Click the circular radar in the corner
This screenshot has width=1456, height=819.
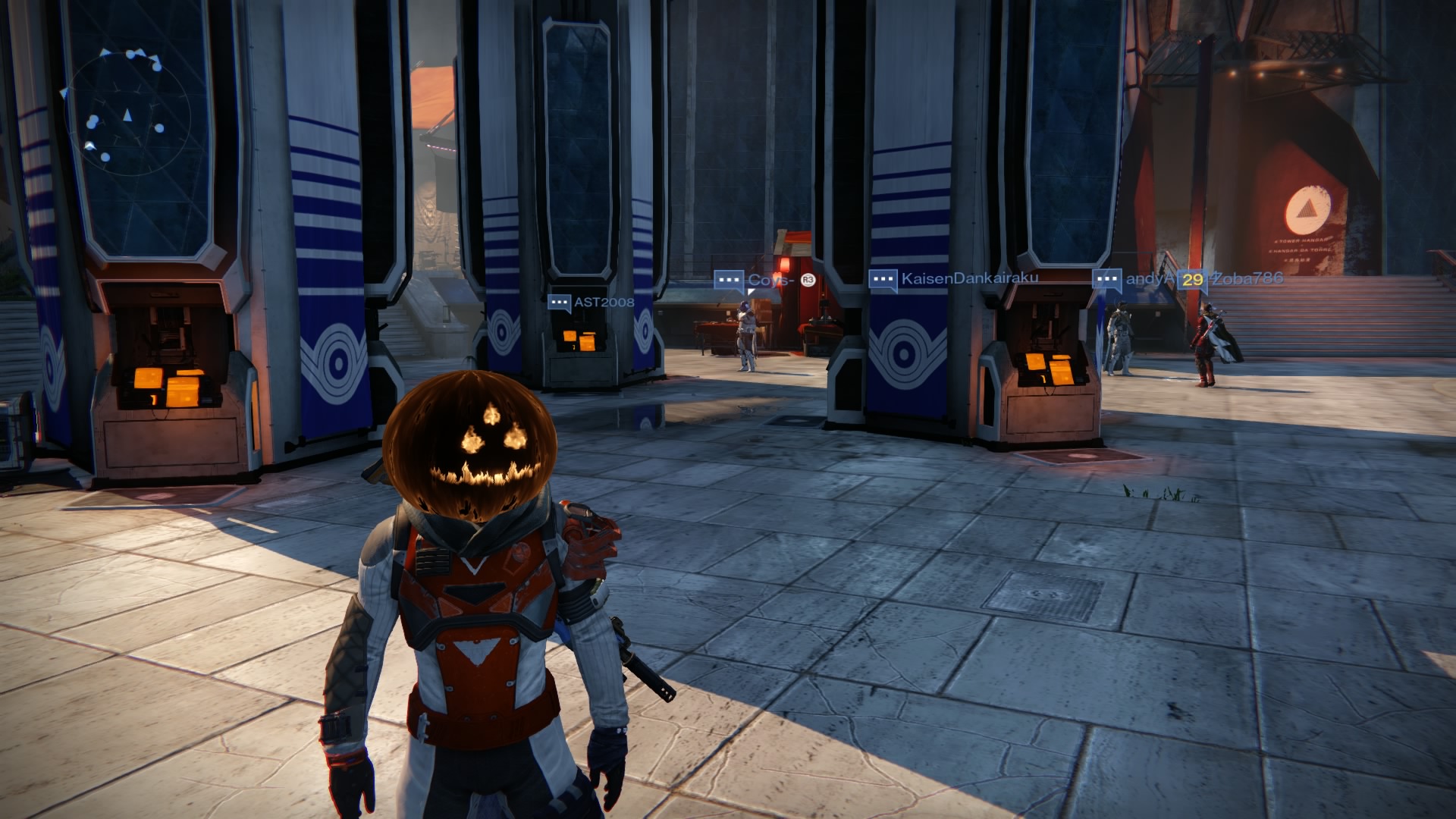pyautogui.click(x=127, y=115)
